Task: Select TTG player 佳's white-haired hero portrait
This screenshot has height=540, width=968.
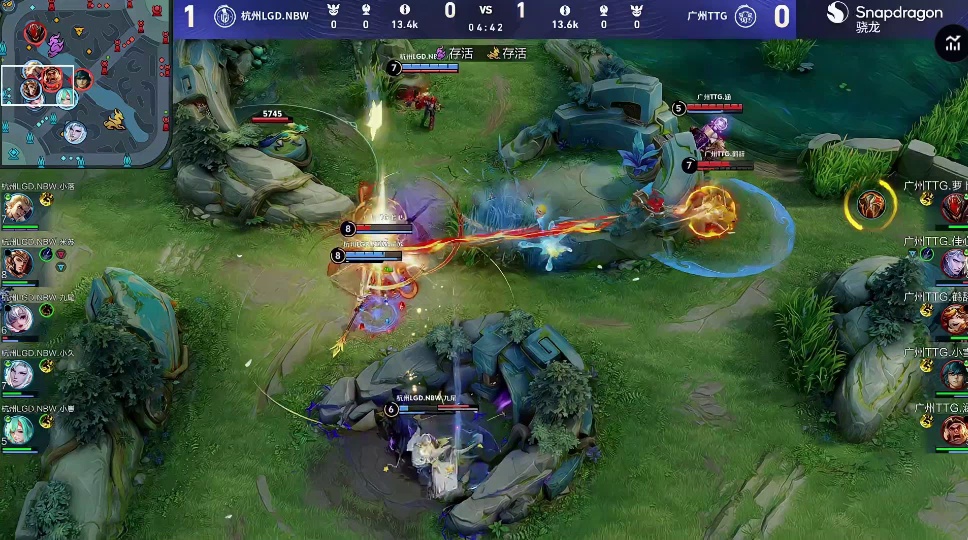Action: pos(953,263)
